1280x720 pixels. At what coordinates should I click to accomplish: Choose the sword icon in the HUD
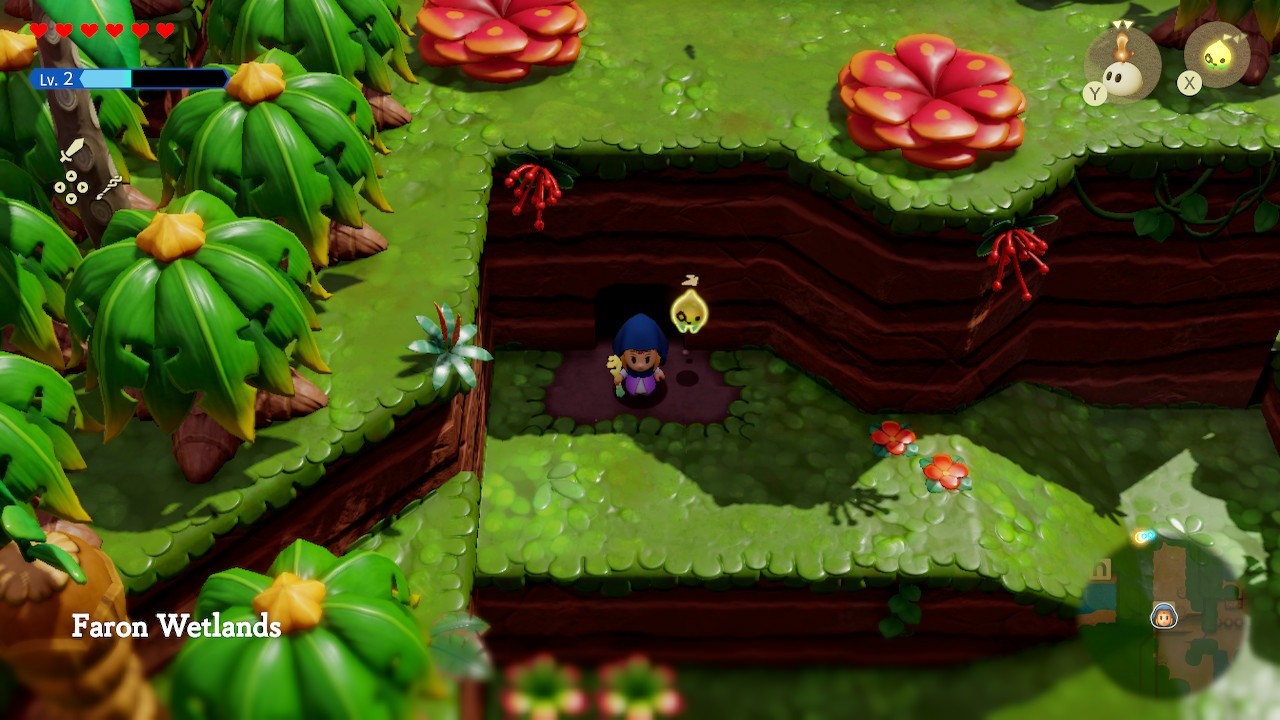point(73,151)
